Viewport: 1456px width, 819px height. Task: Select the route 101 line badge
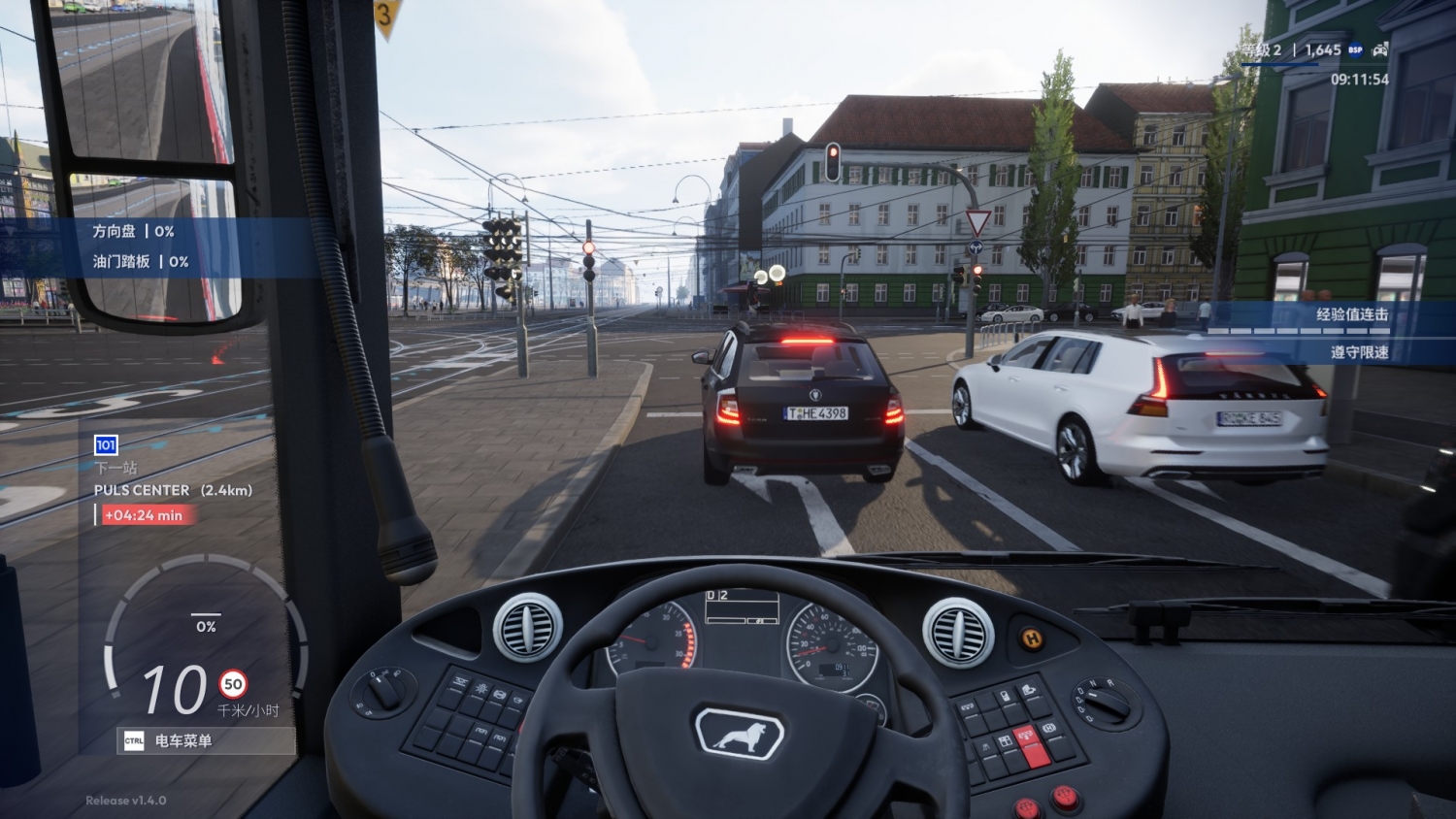click(x=106, y=445)
